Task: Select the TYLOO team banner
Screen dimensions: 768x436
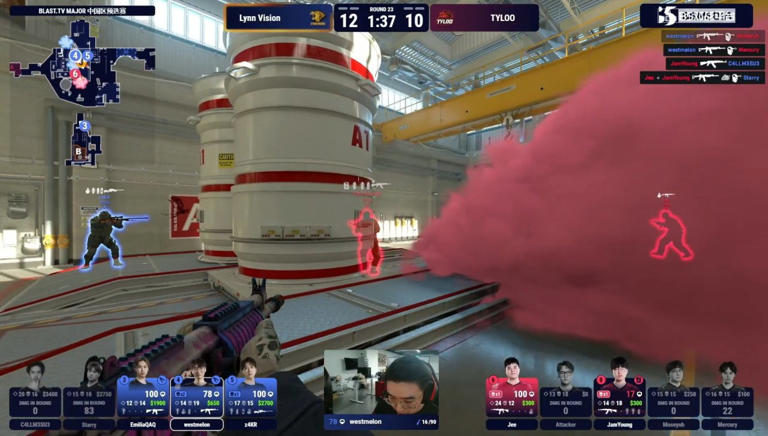Action: tap(484, 18)
